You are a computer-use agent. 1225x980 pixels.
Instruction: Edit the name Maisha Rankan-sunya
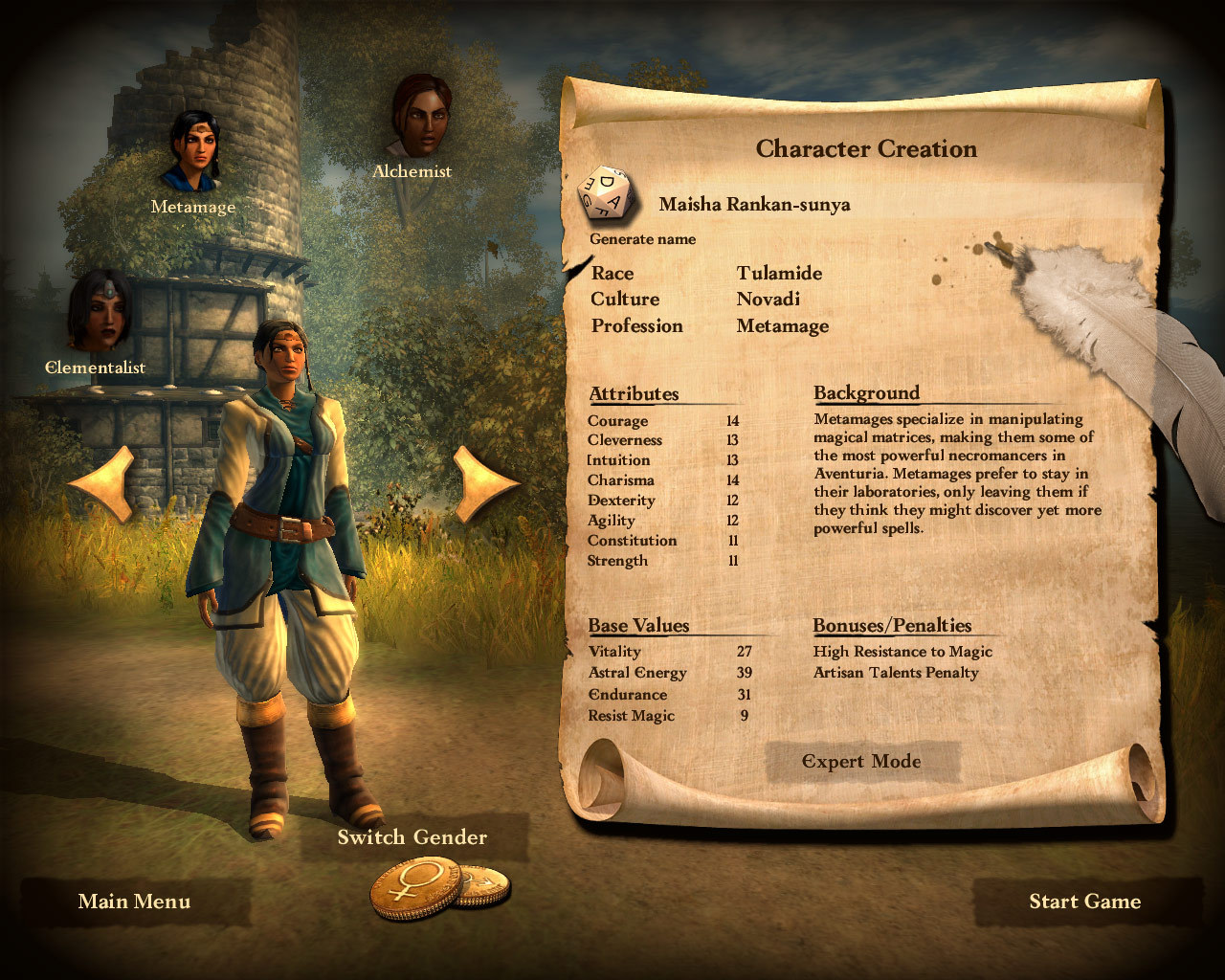[754, 204]
